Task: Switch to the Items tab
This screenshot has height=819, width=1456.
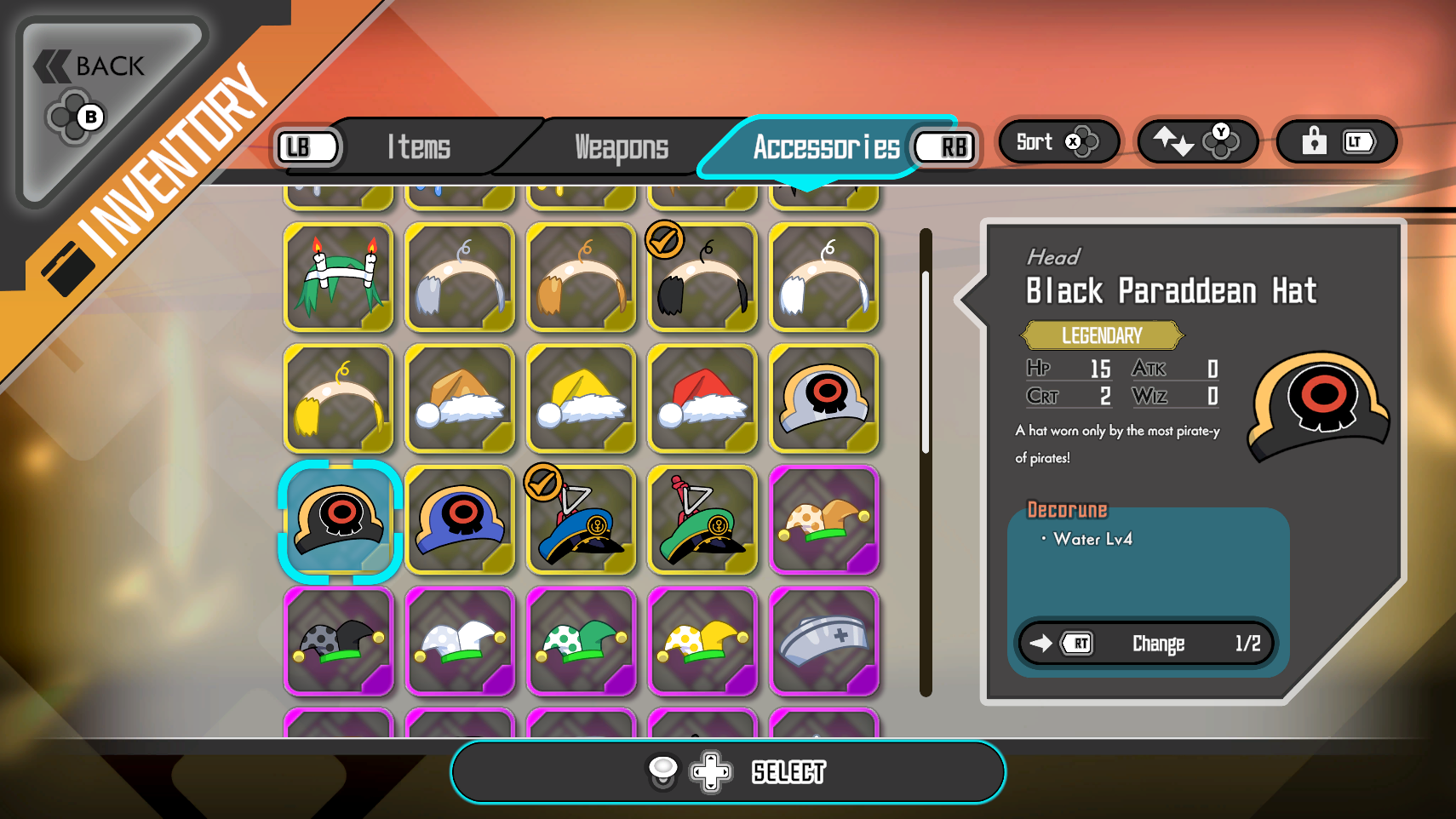Action: 419,147
